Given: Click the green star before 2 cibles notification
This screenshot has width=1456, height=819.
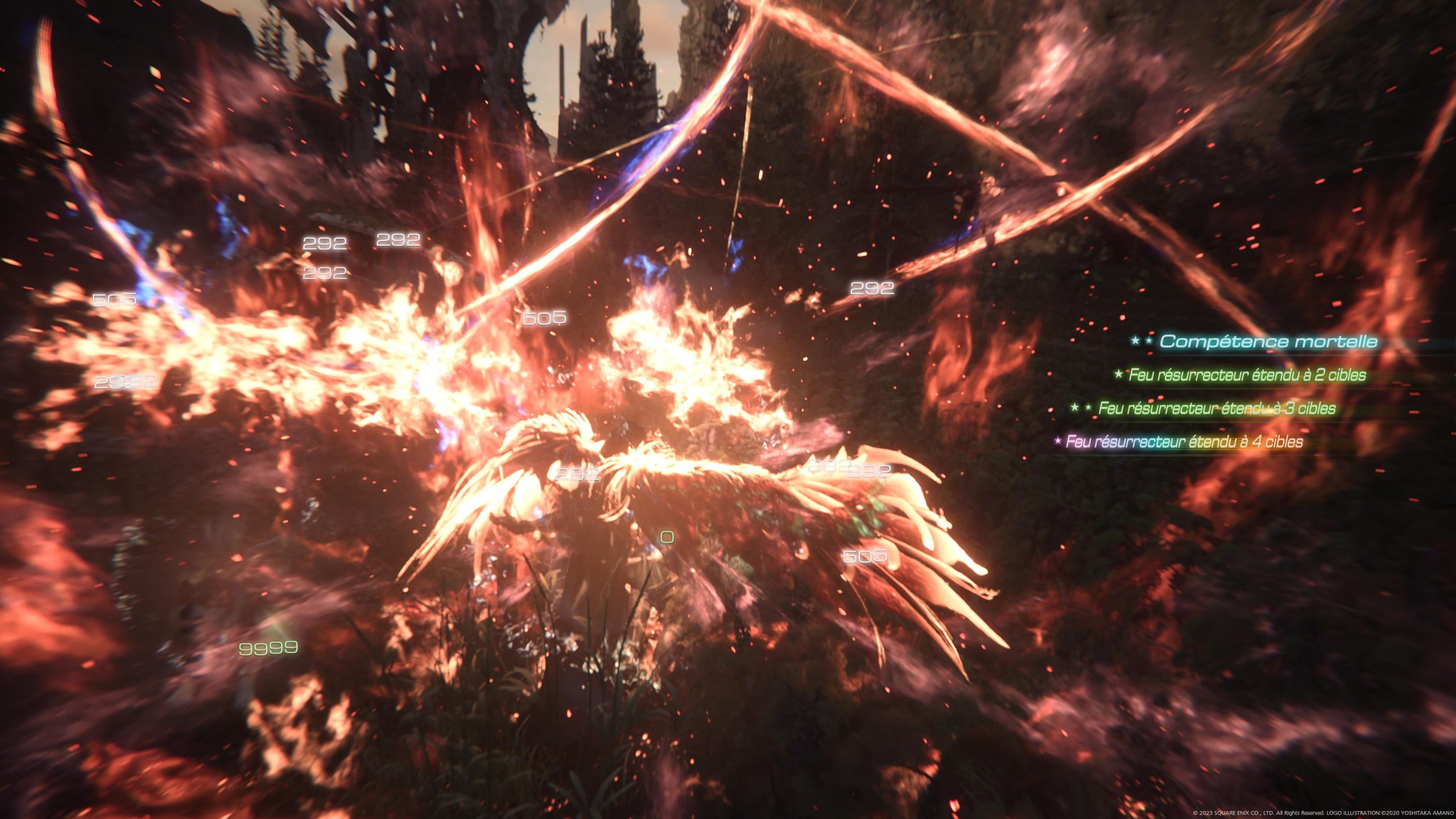Looking at the screenshot, I should click(1119, 374).
